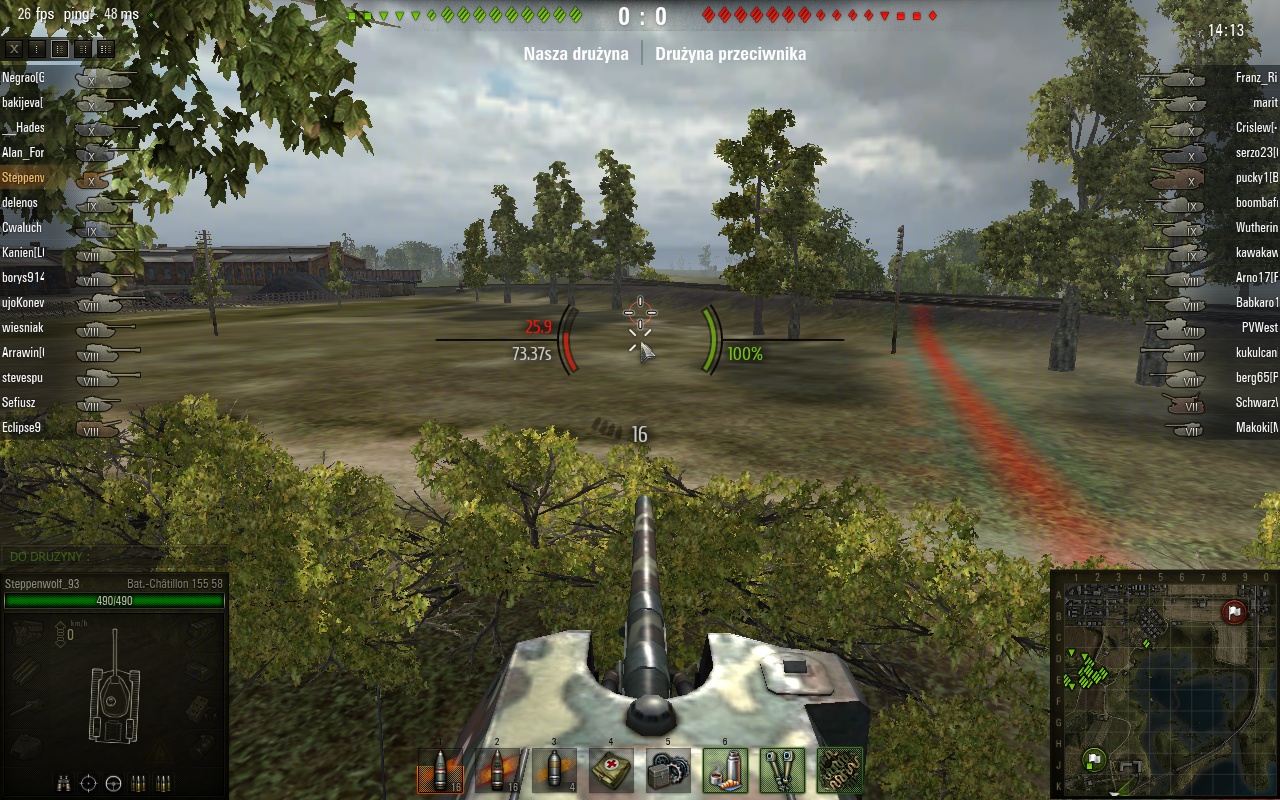Switch to the third shell type with 4 rounds
Image resolution: width=1280 pixels, height=800 pixels.
tap(554, 770)
